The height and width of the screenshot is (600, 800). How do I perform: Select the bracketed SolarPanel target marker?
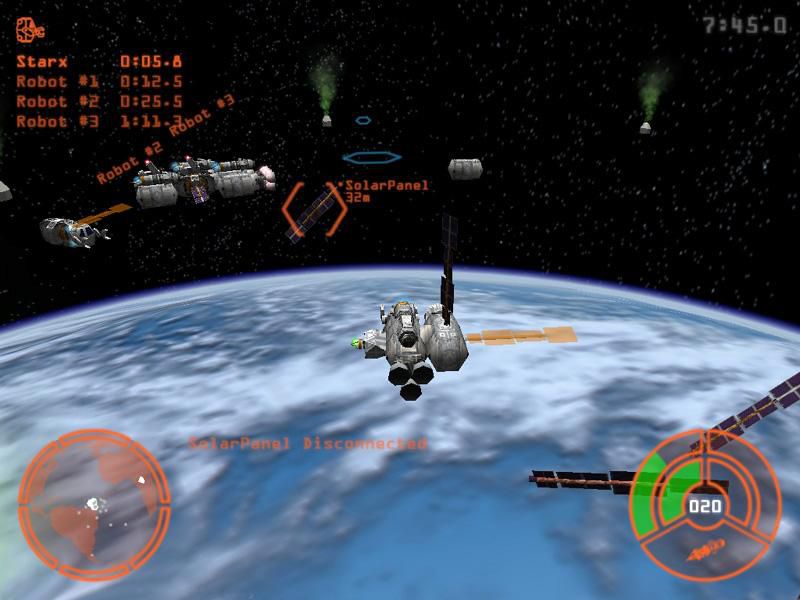pyautogui.click(x=313, y=210)
